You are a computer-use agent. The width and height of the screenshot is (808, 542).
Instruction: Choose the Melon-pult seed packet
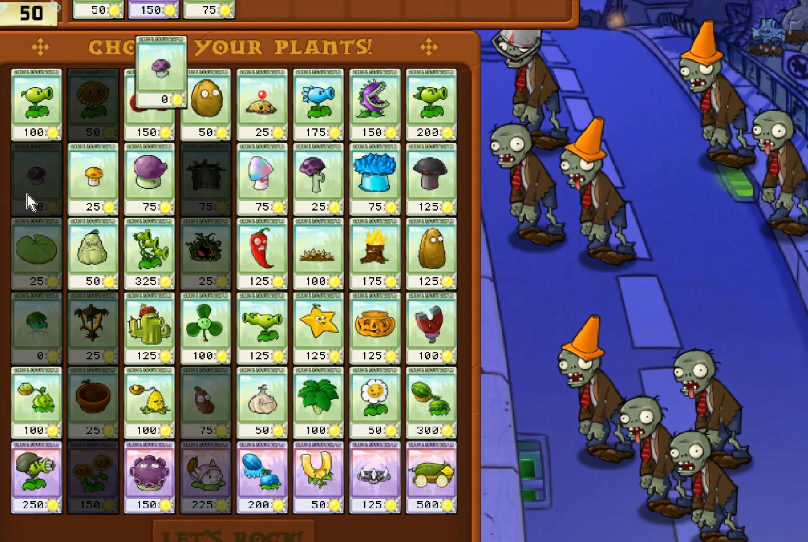431,402
